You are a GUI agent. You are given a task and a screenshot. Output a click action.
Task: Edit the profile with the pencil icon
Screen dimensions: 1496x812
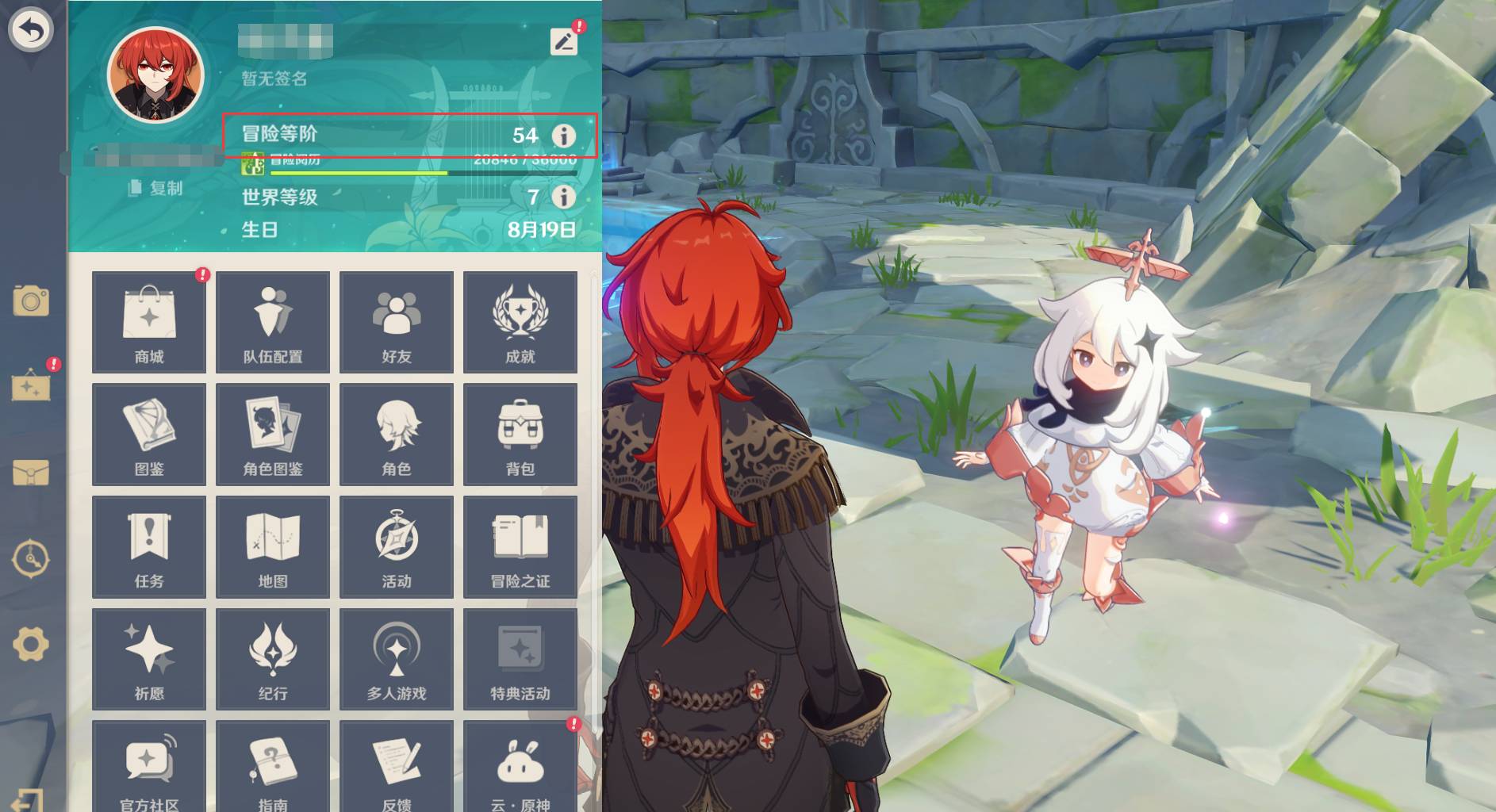pyautogui.click(x=563, y=41)
